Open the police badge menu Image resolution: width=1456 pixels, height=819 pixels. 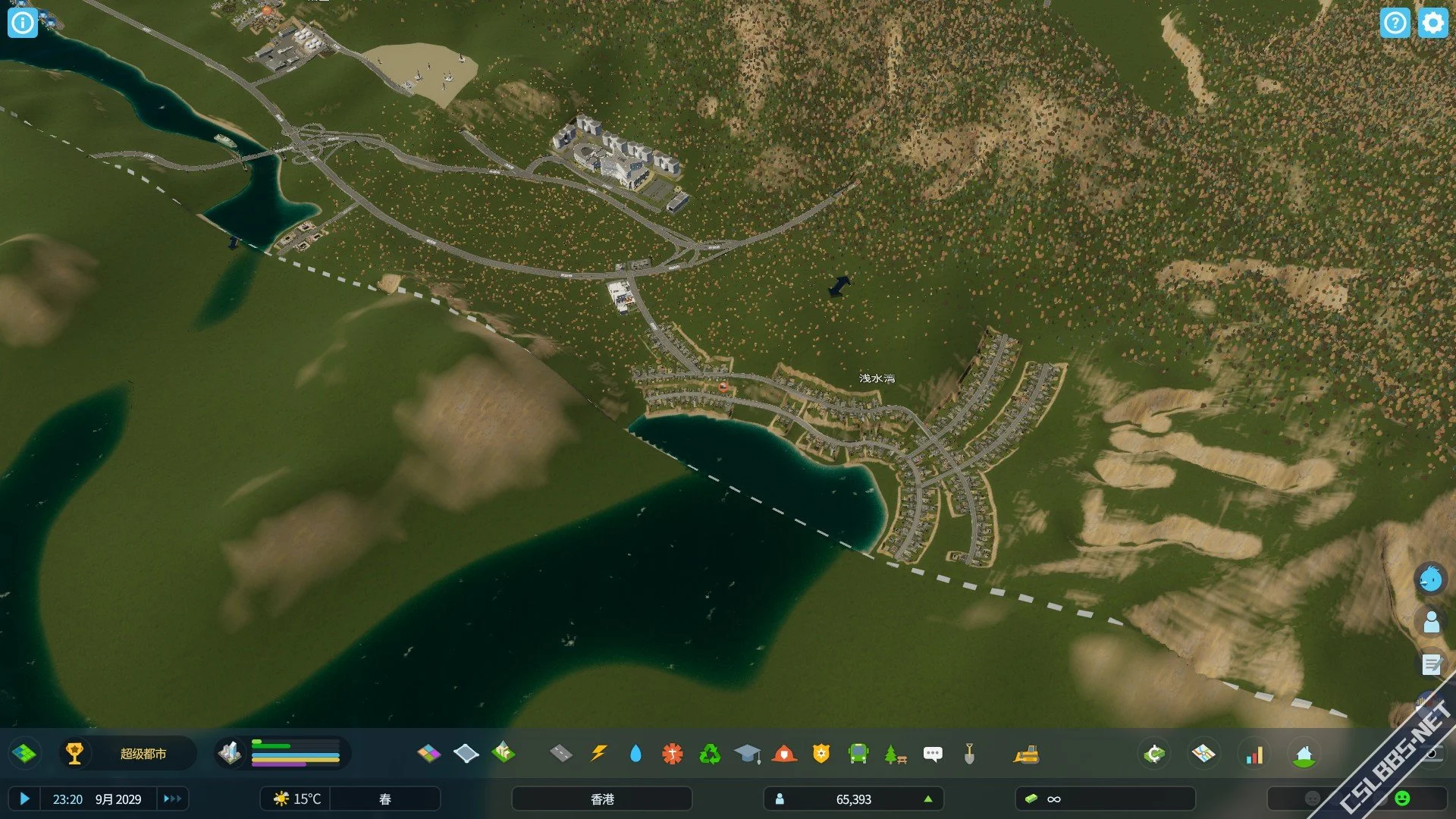pos(821,754)
